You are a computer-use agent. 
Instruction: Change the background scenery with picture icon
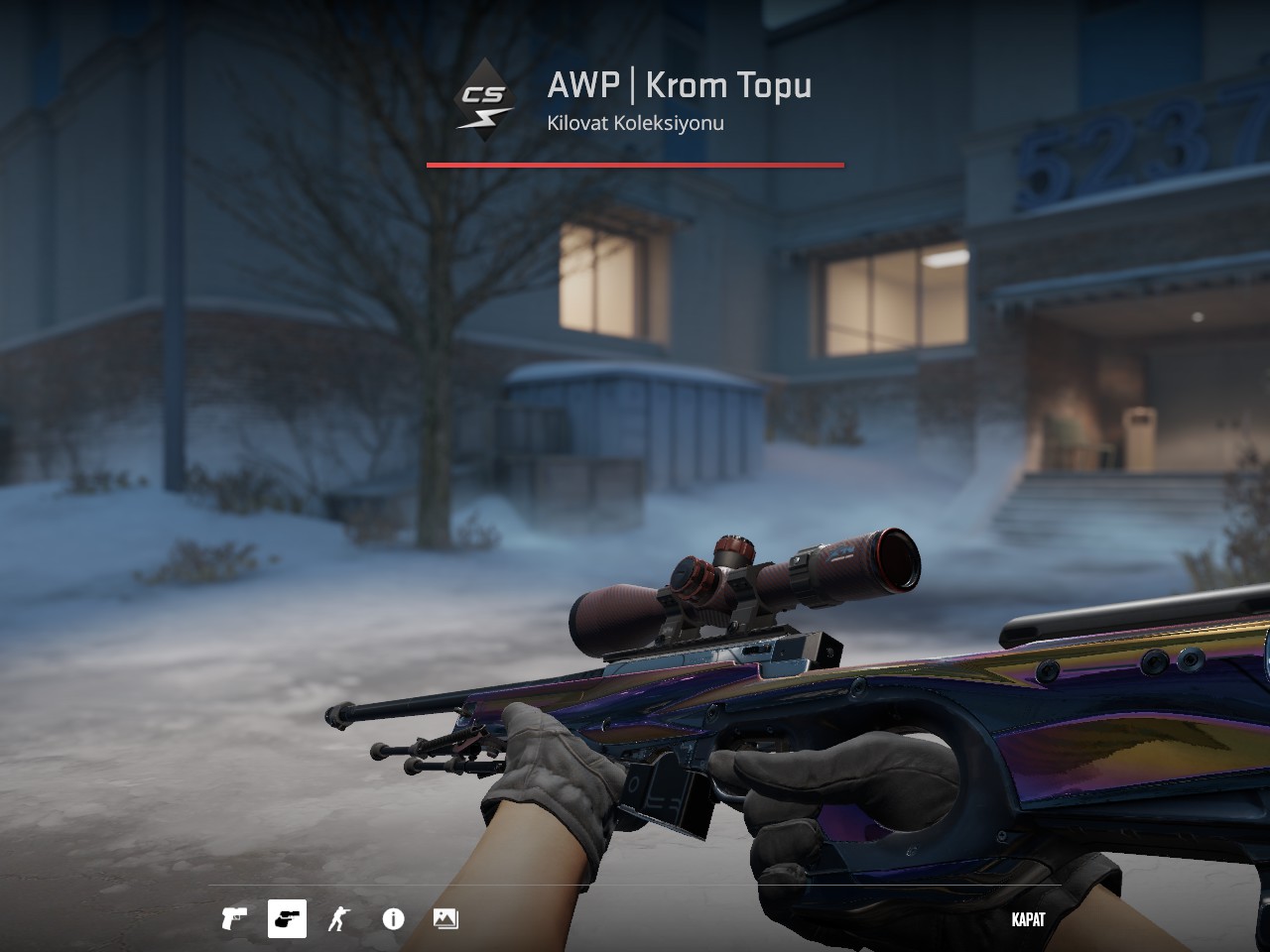pyautogui.click(x=445, y=919)
